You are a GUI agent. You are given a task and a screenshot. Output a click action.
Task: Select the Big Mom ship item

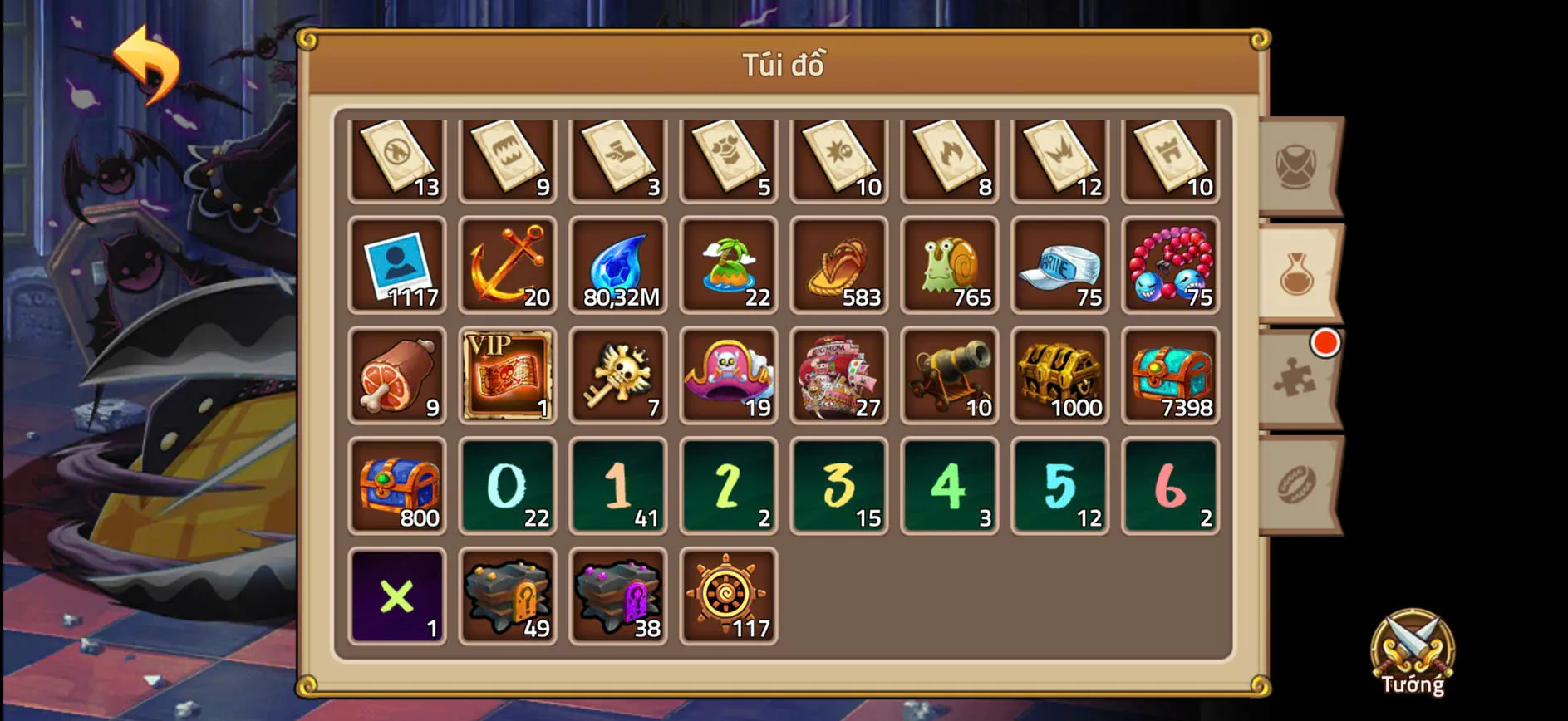click(x=839, y=375)
